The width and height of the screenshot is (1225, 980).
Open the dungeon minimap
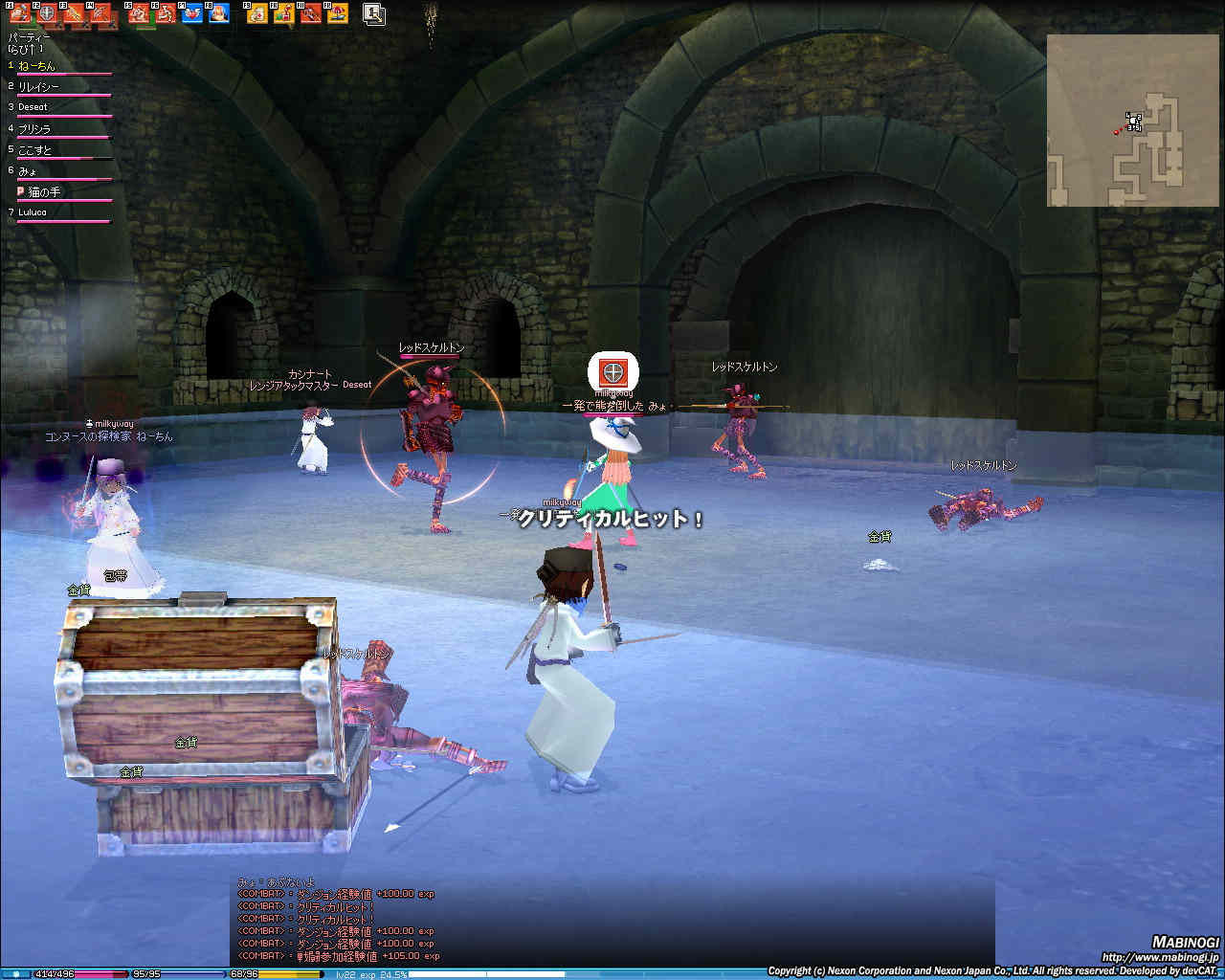(1120, 120)
